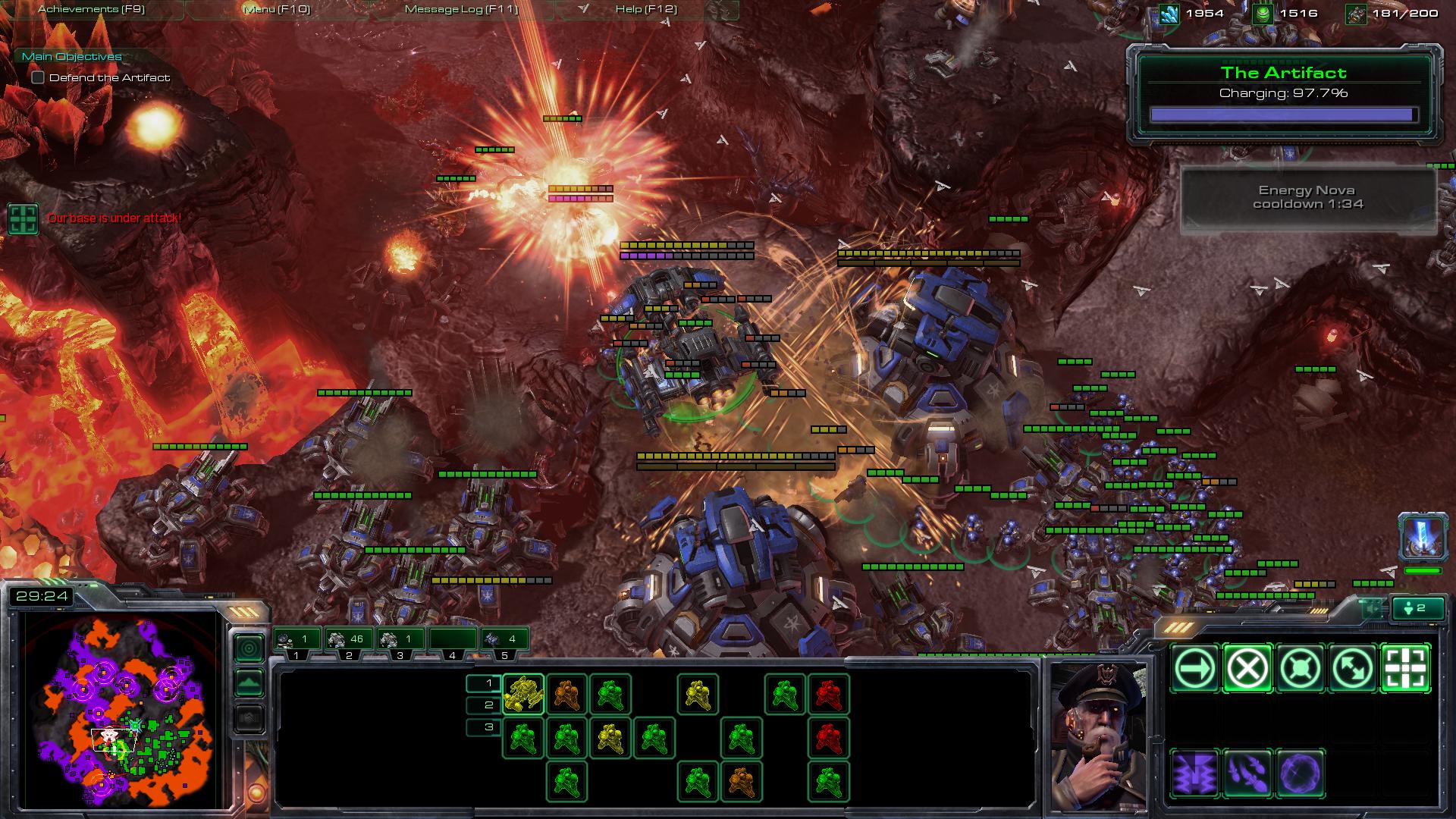Issue the Hold Position command
The height and width of the screenshot is (819, 1456).
(1301, 668)
